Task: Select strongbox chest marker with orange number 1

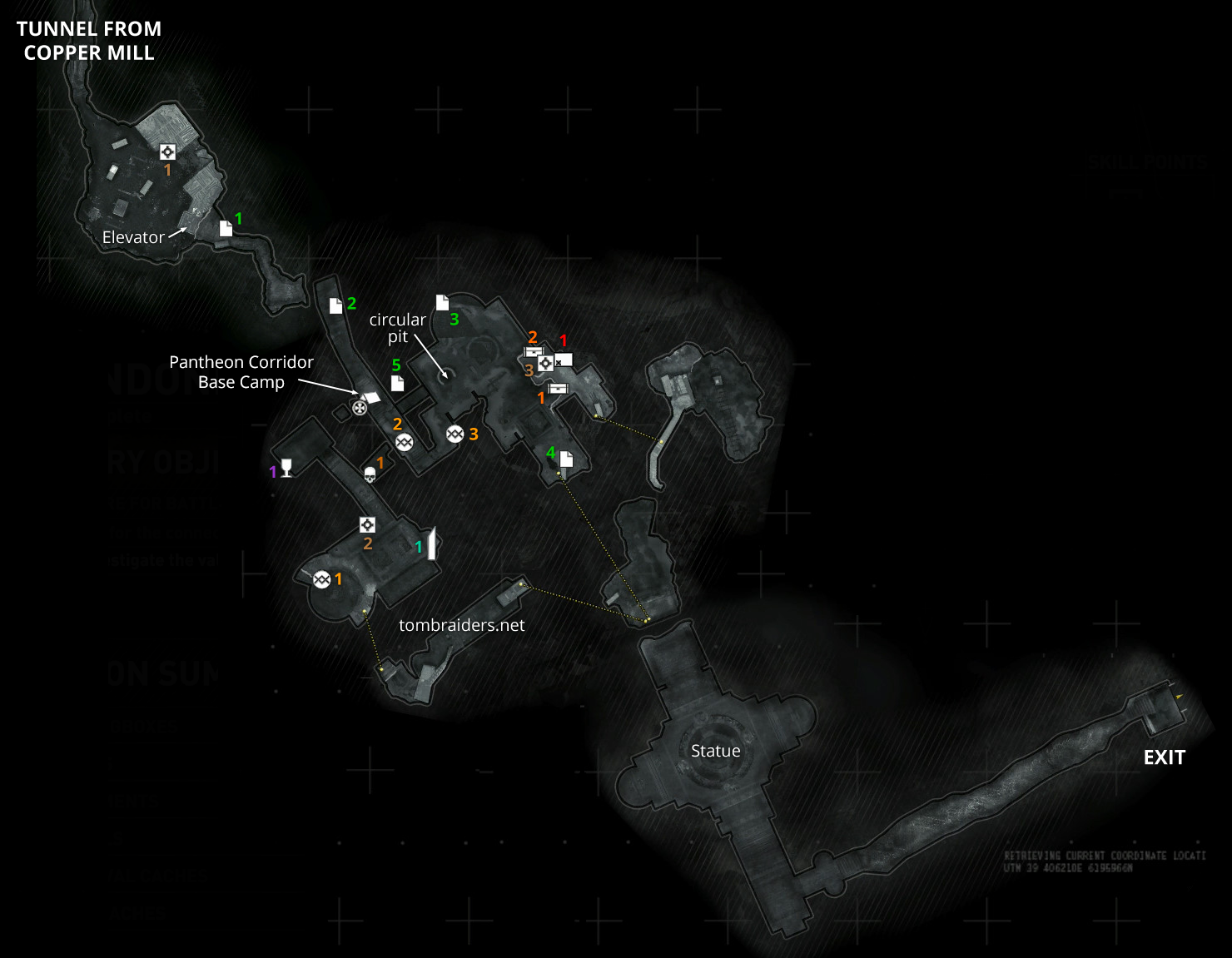Action: click(558, 389)
